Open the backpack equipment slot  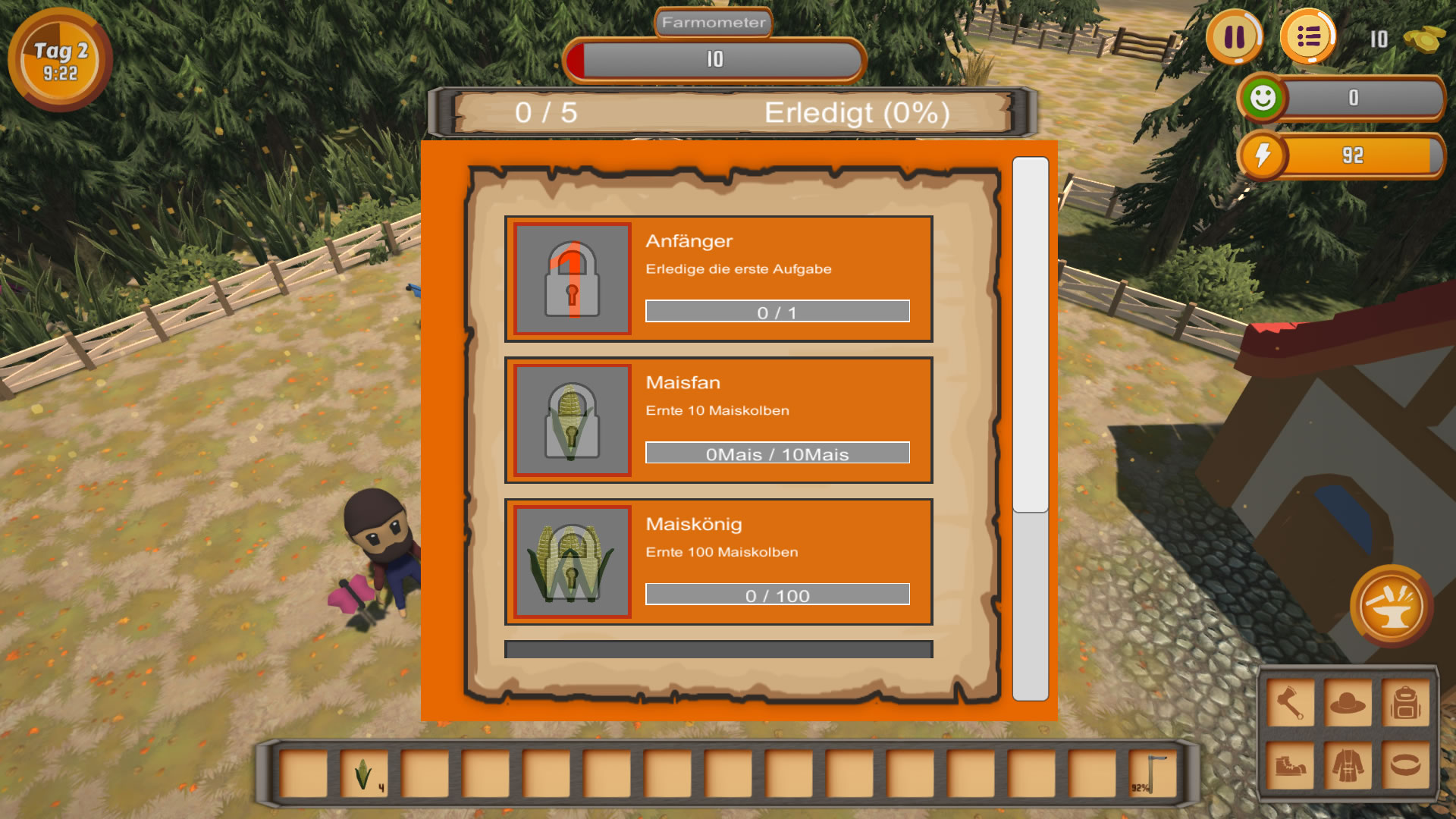[1405, 703]
